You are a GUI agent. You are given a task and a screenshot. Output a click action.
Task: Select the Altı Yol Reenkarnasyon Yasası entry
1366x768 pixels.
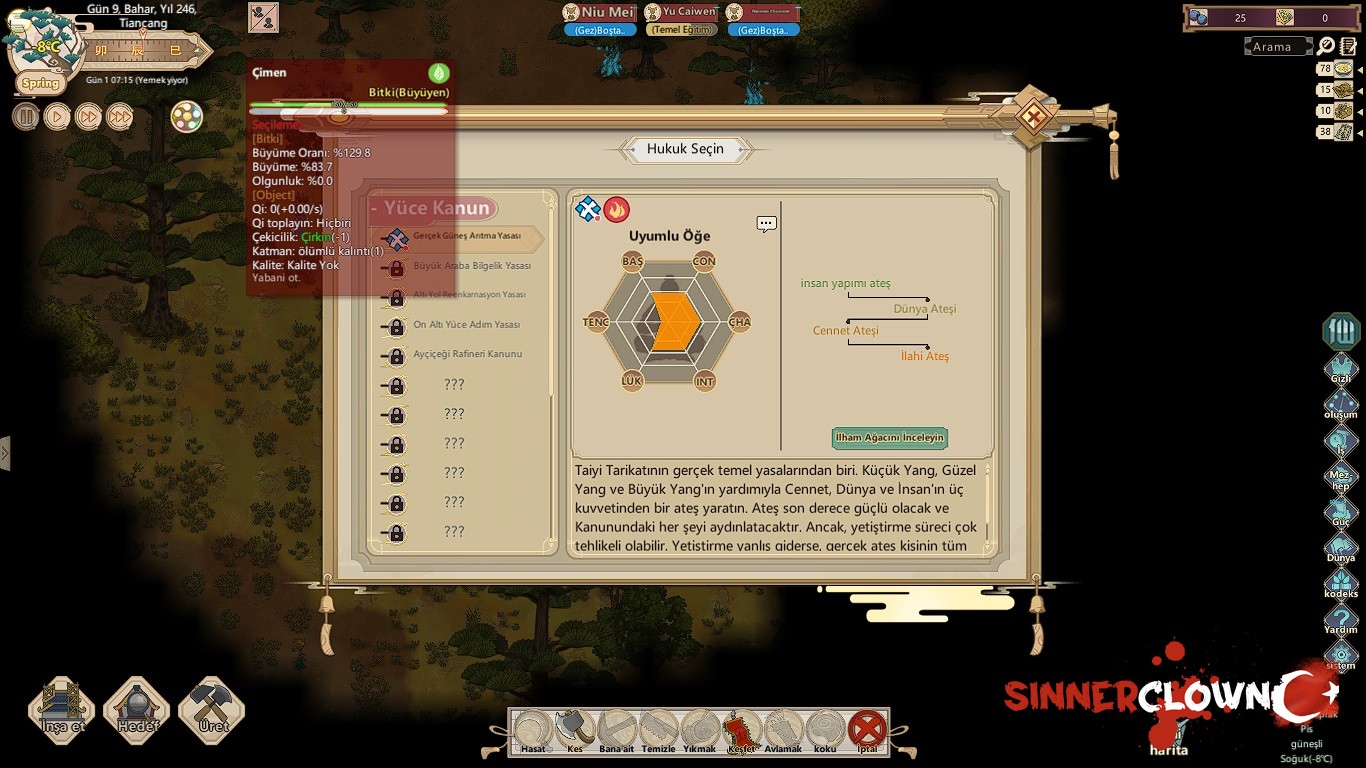click(468, 296)
